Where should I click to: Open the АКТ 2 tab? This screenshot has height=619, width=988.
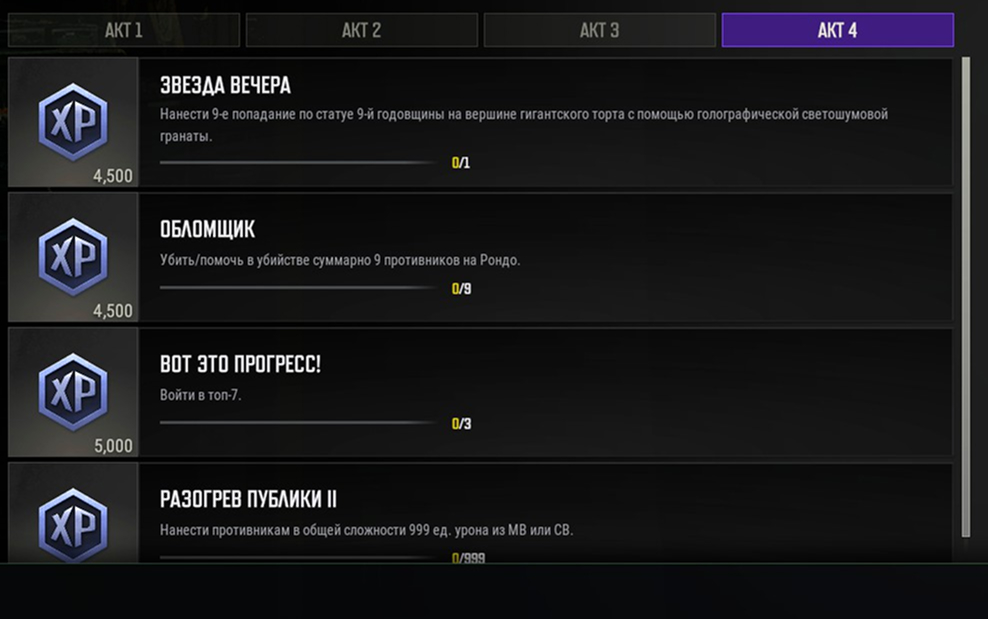point(361,30)
